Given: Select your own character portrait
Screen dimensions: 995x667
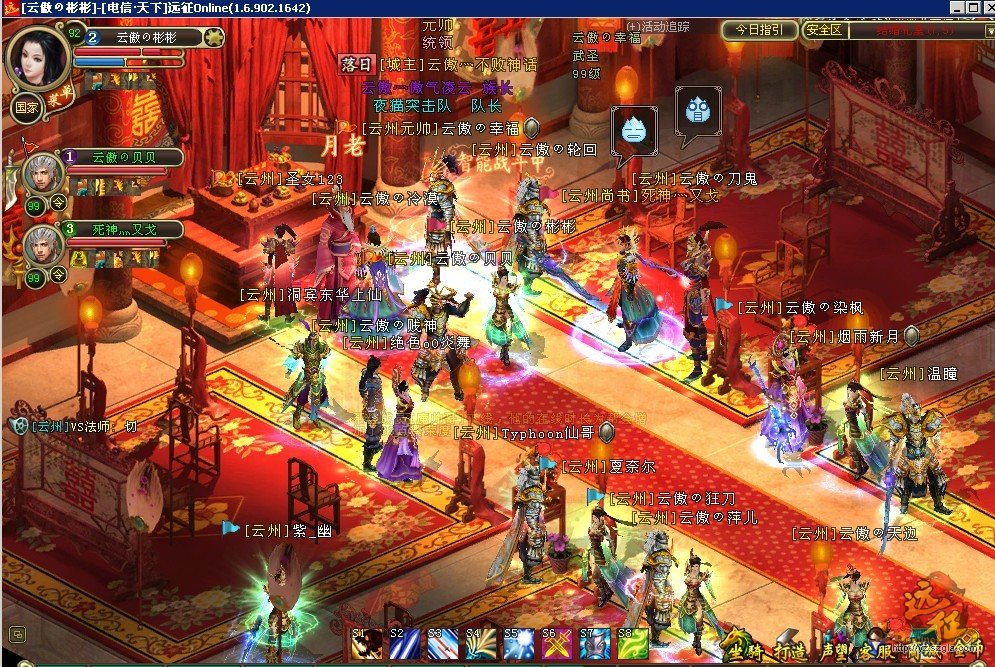Looking at the screenshot, I should point(38,57).
